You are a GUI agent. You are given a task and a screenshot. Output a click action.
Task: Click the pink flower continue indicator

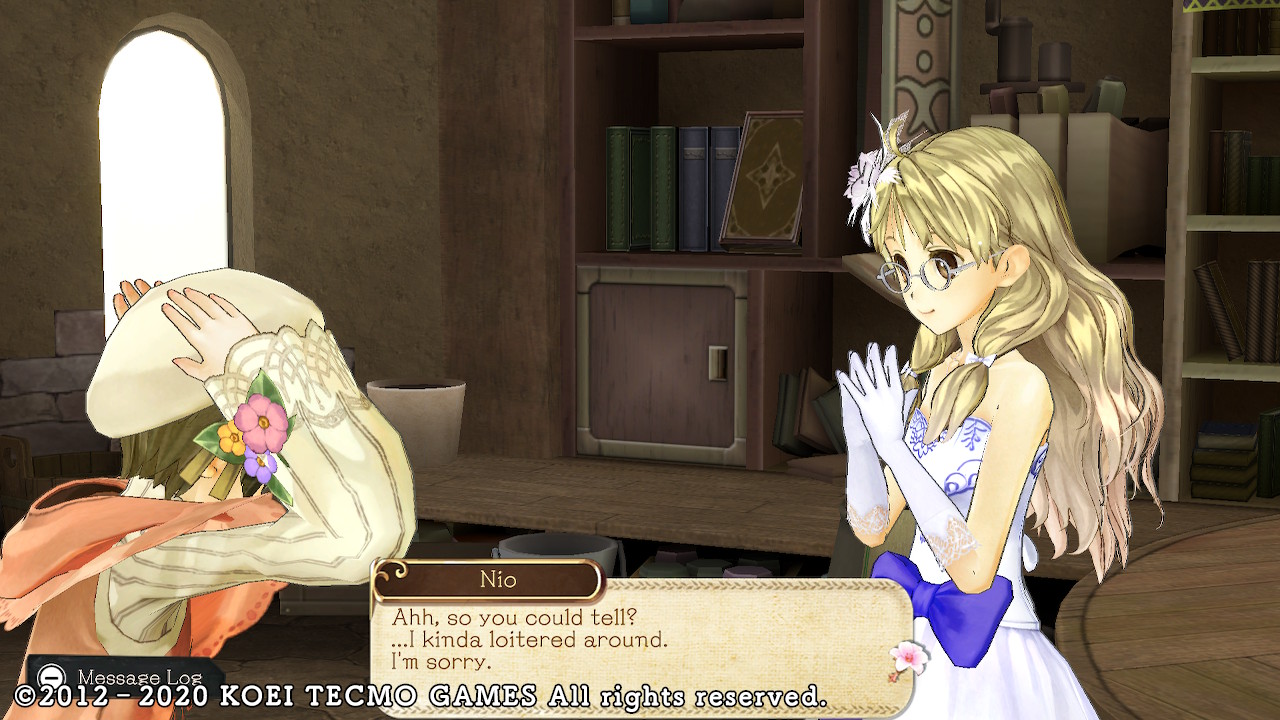[x=908, y=659]
